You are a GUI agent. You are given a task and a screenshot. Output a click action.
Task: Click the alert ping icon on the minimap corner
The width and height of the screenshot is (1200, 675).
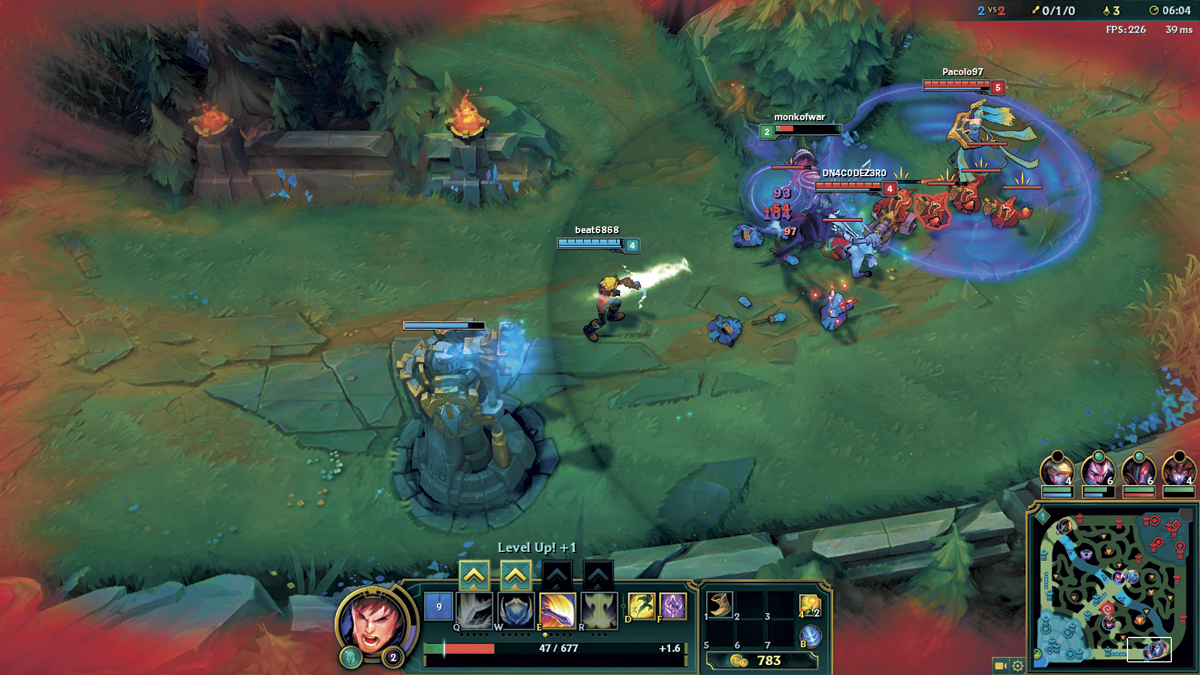point(1043,517)
